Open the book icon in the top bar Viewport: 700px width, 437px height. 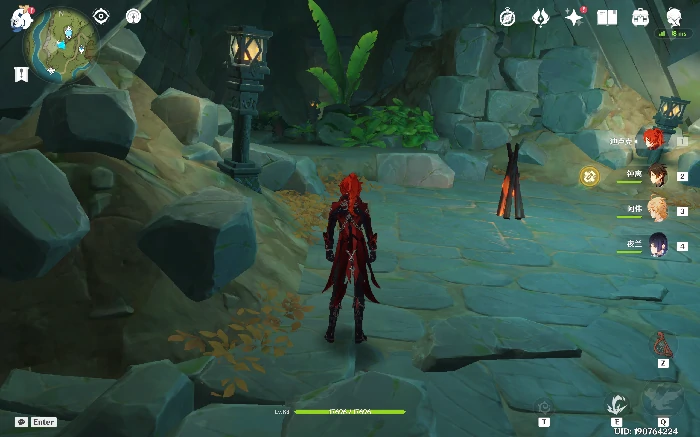[607, 17]
